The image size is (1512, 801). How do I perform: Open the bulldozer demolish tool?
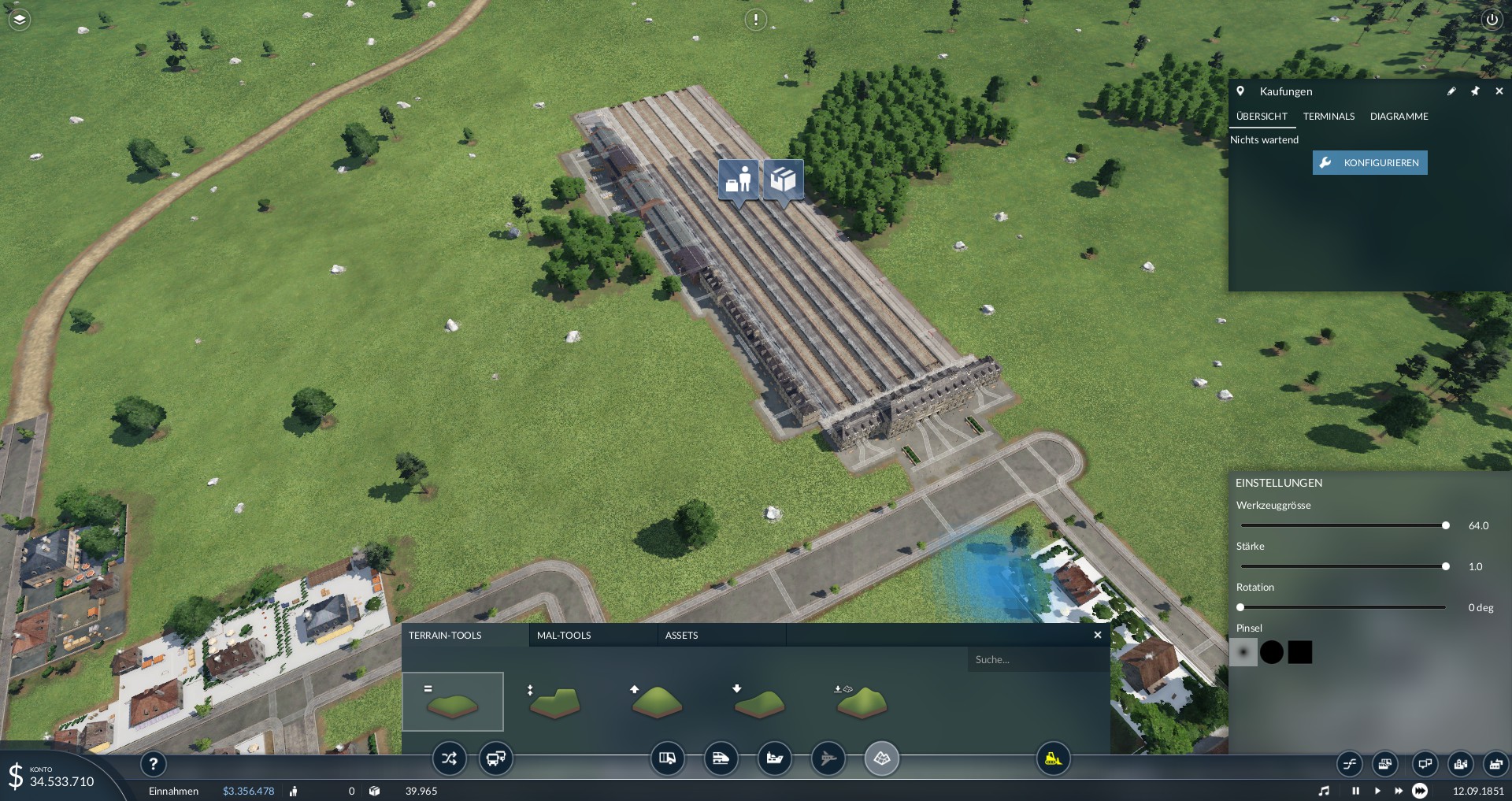tap(1053, 759)
